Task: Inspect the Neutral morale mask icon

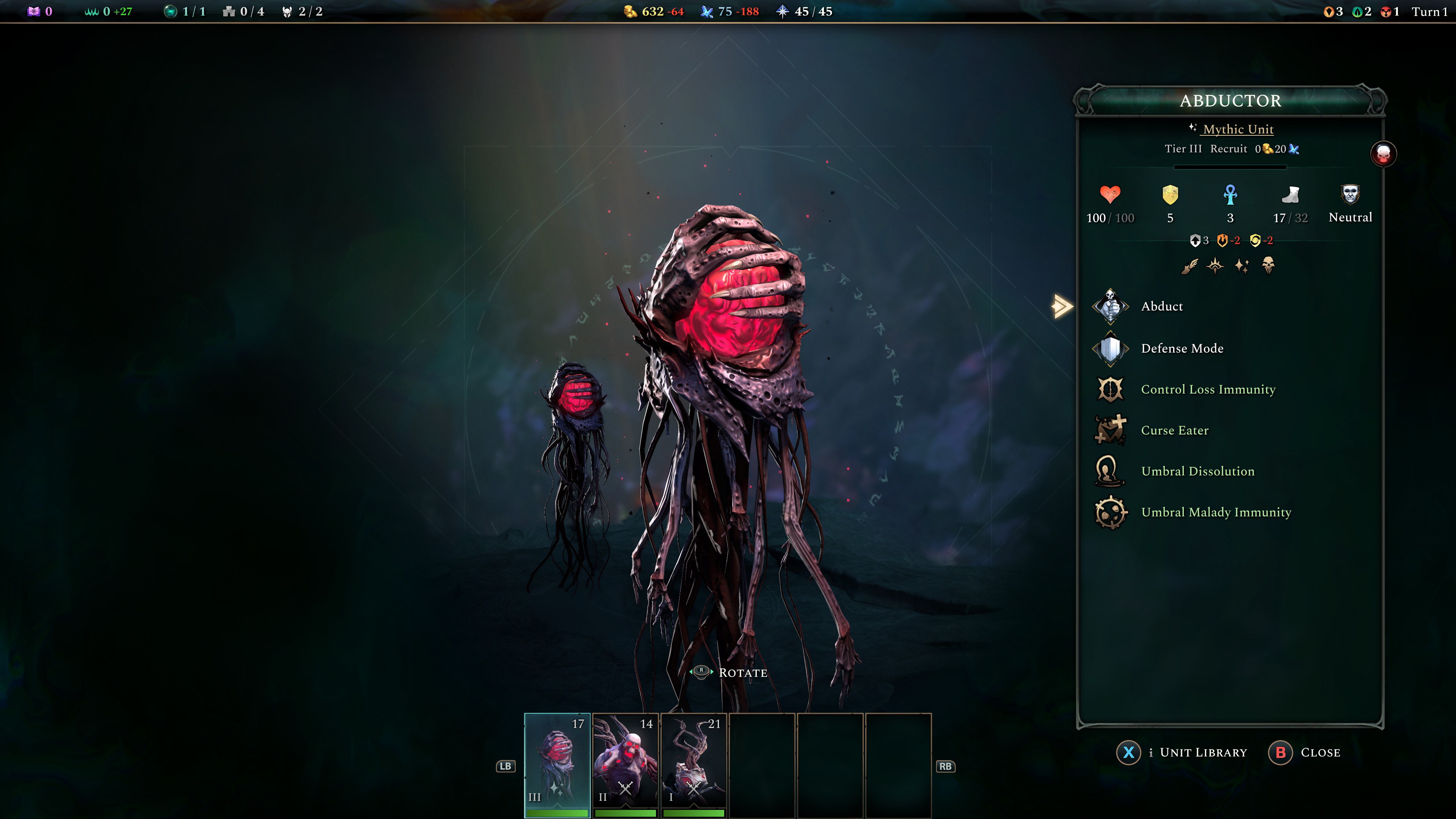Action: (1350, 195)
